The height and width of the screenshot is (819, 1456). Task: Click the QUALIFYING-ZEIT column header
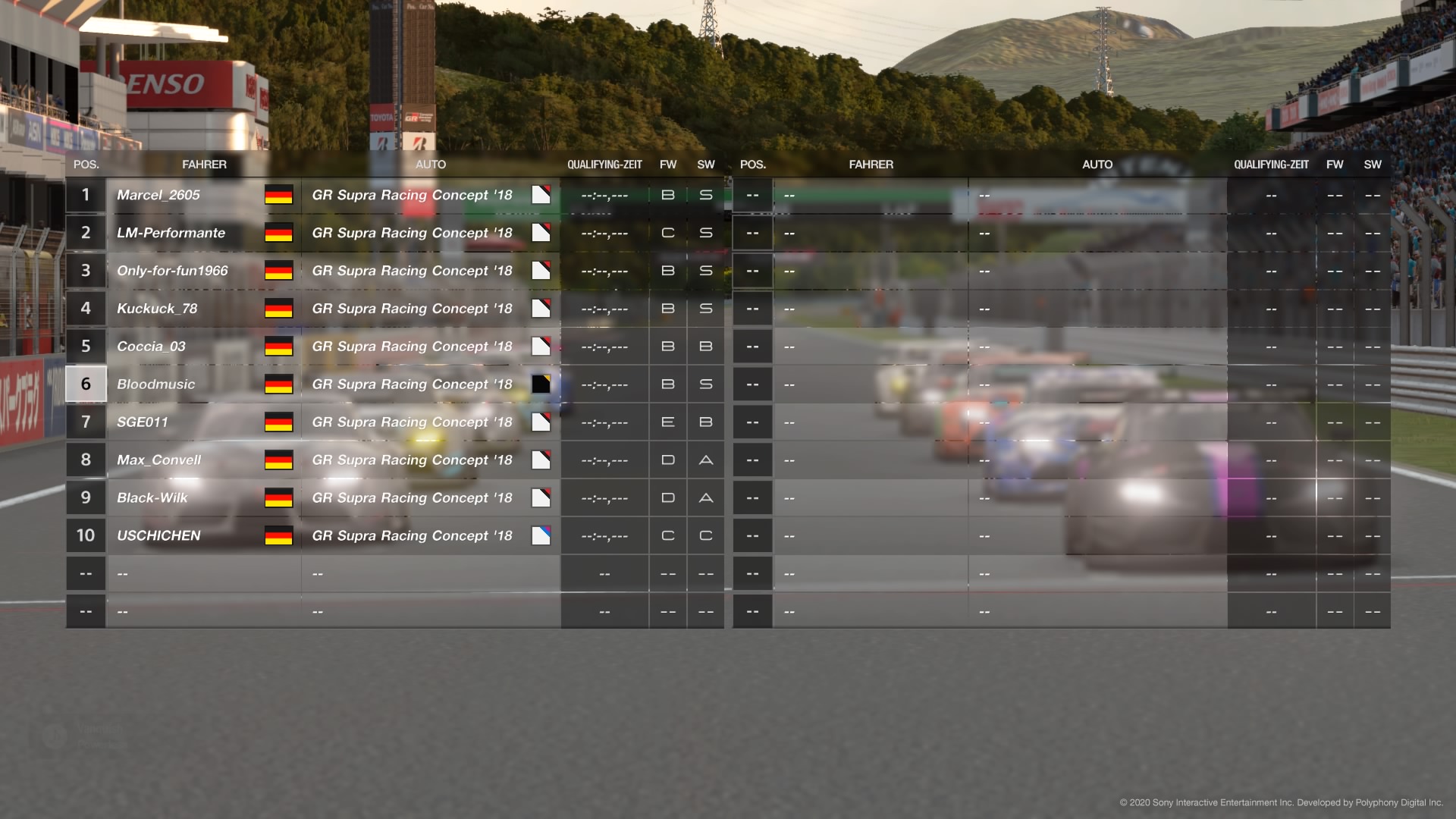point(605,165)
